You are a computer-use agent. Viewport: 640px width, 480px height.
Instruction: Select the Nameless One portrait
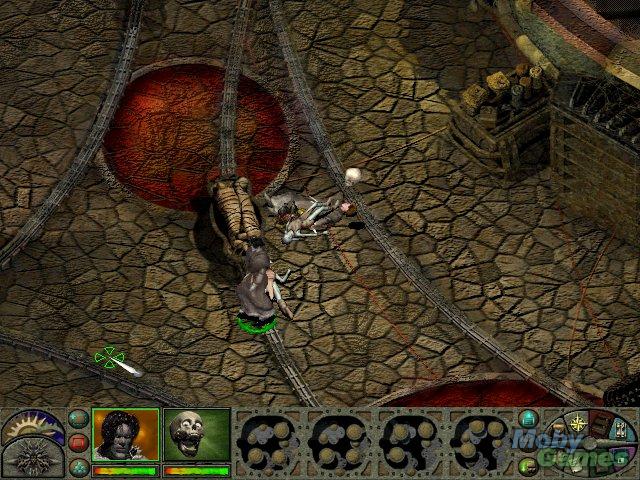coord(125,434)
